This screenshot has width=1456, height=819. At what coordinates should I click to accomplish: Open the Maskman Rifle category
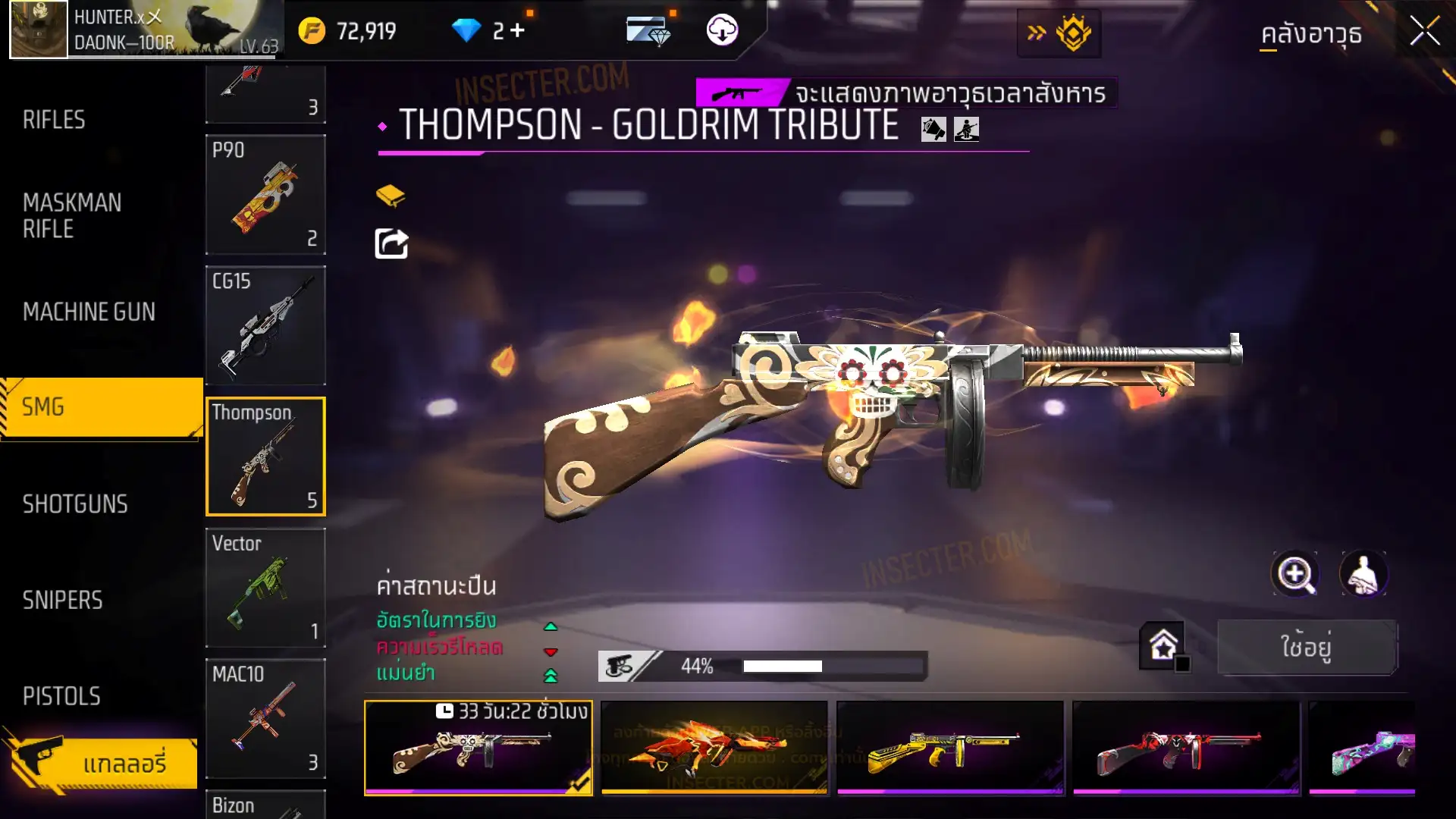(72, 215)
